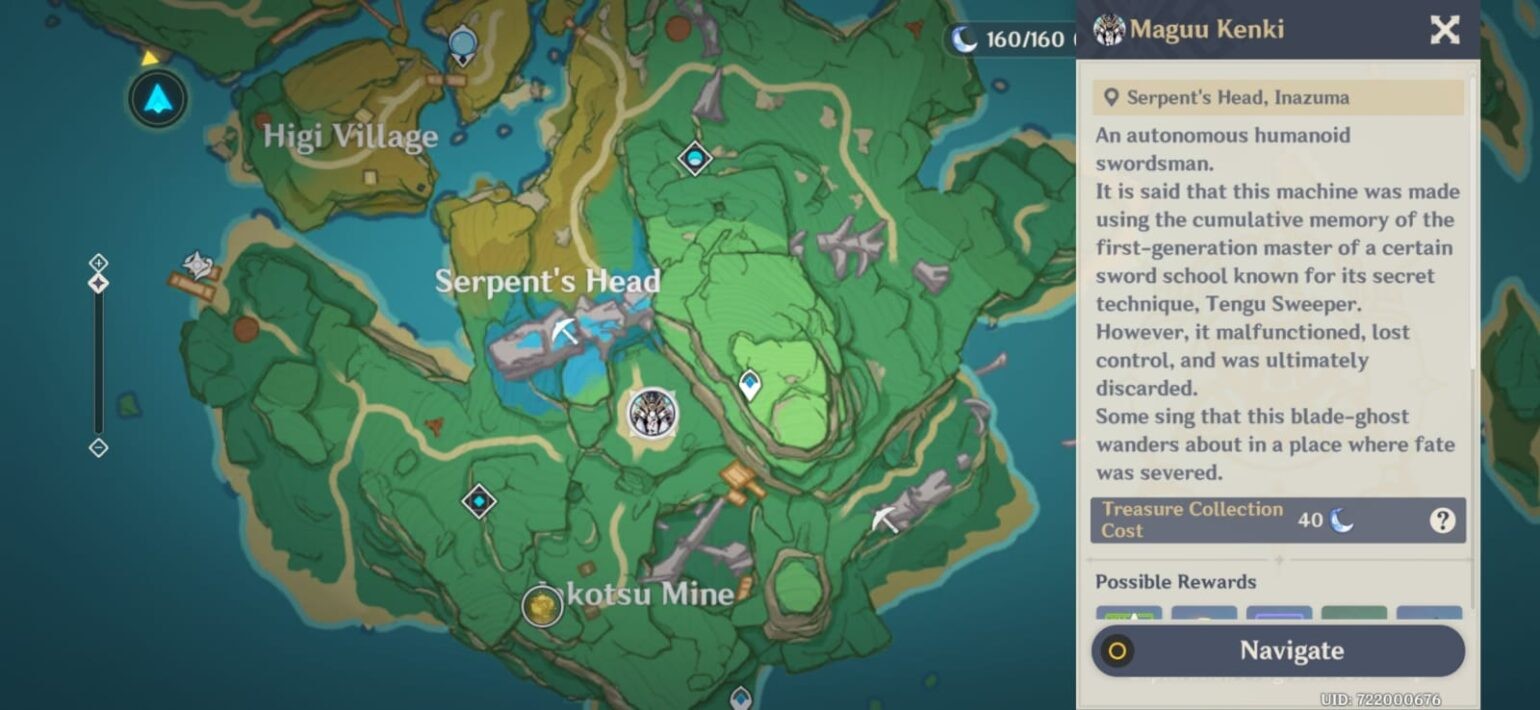Select the Maguu Kenki boss marker

click(x=653, y=413)
